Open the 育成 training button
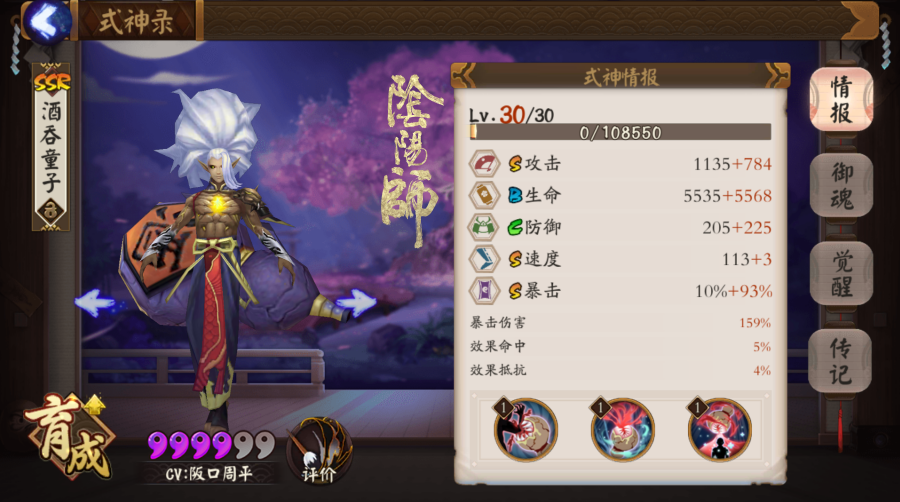900x502 pixels. [x=68, y=437]
